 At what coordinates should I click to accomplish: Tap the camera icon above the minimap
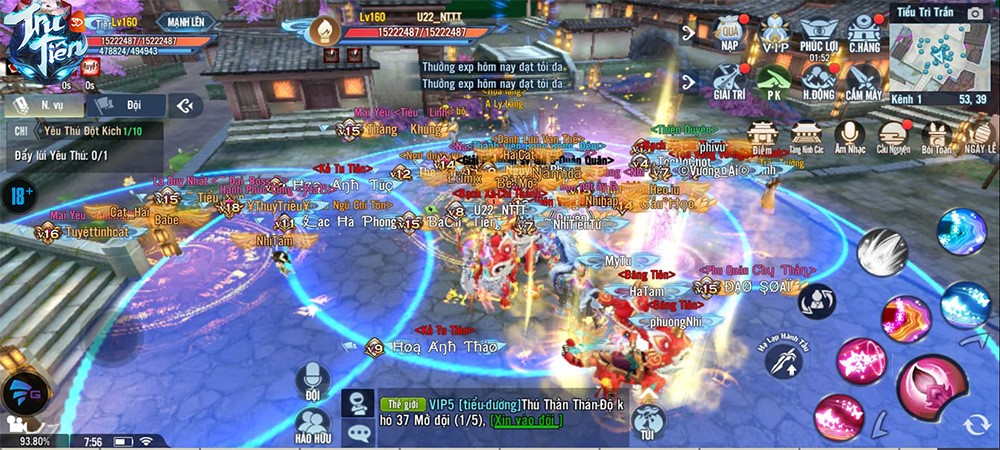[974, 13]
